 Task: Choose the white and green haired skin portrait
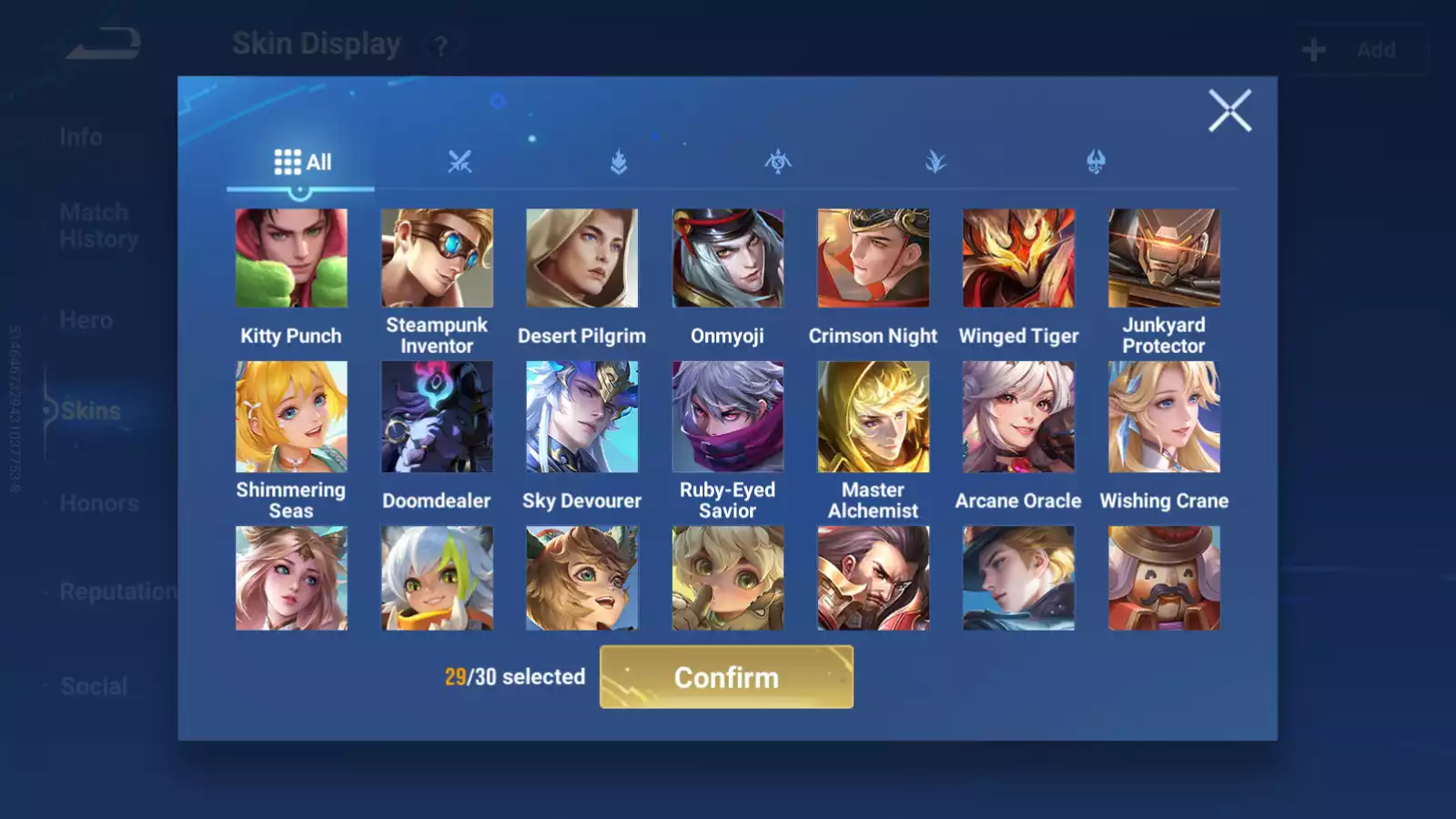tap(437, 578)
